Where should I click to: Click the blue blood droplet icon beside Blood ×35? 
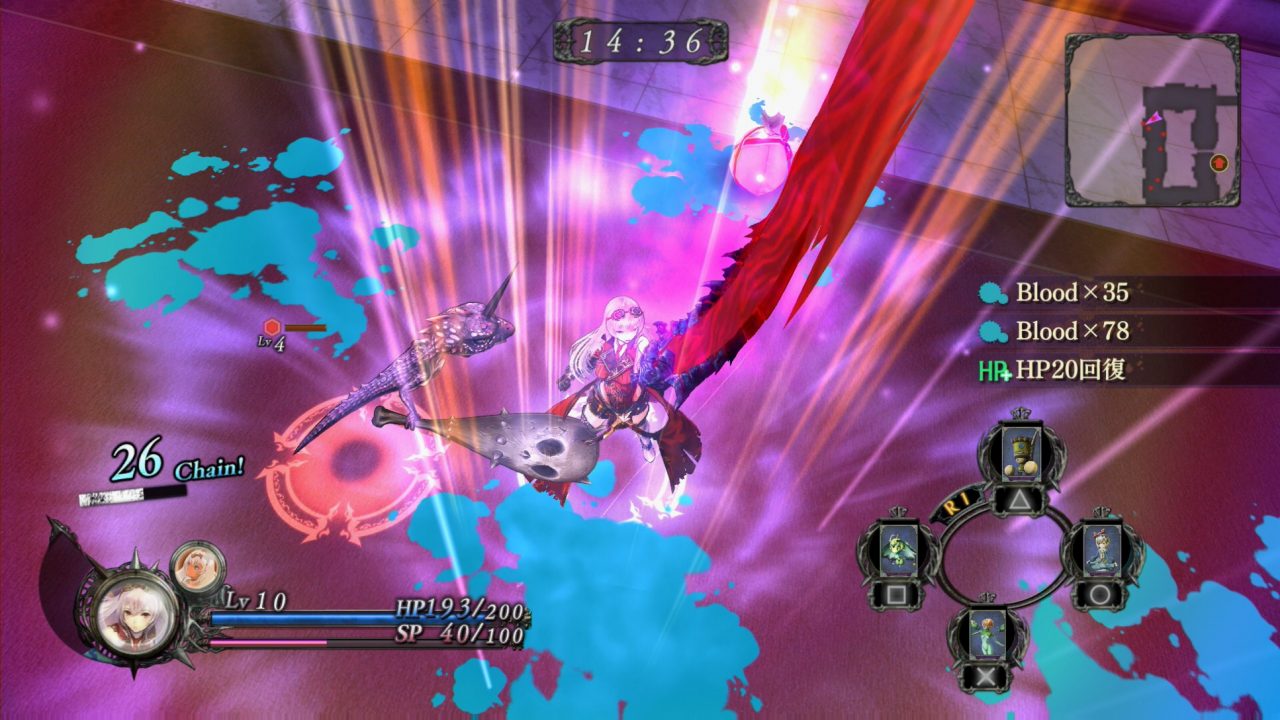point(991,294)
